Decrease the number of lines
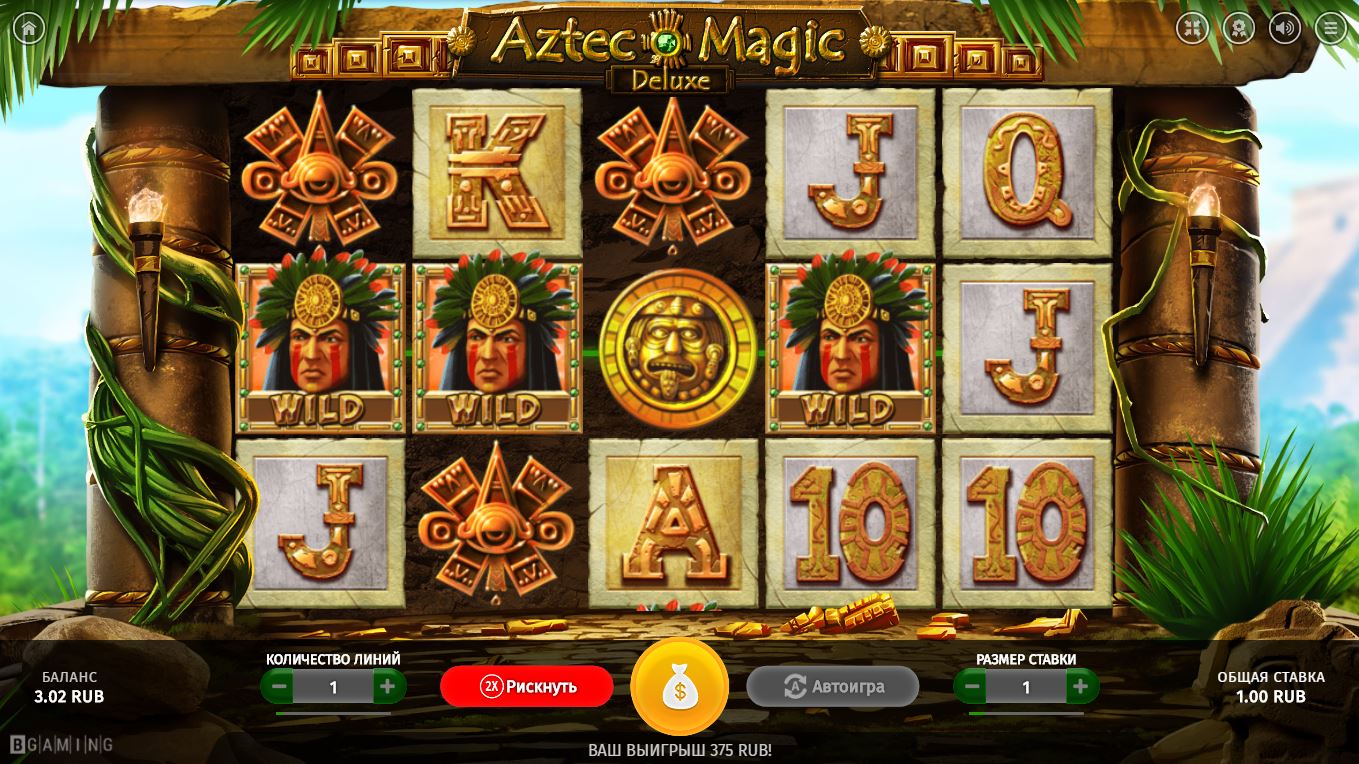Screen dimensions: 1359x764 point(279,687)
